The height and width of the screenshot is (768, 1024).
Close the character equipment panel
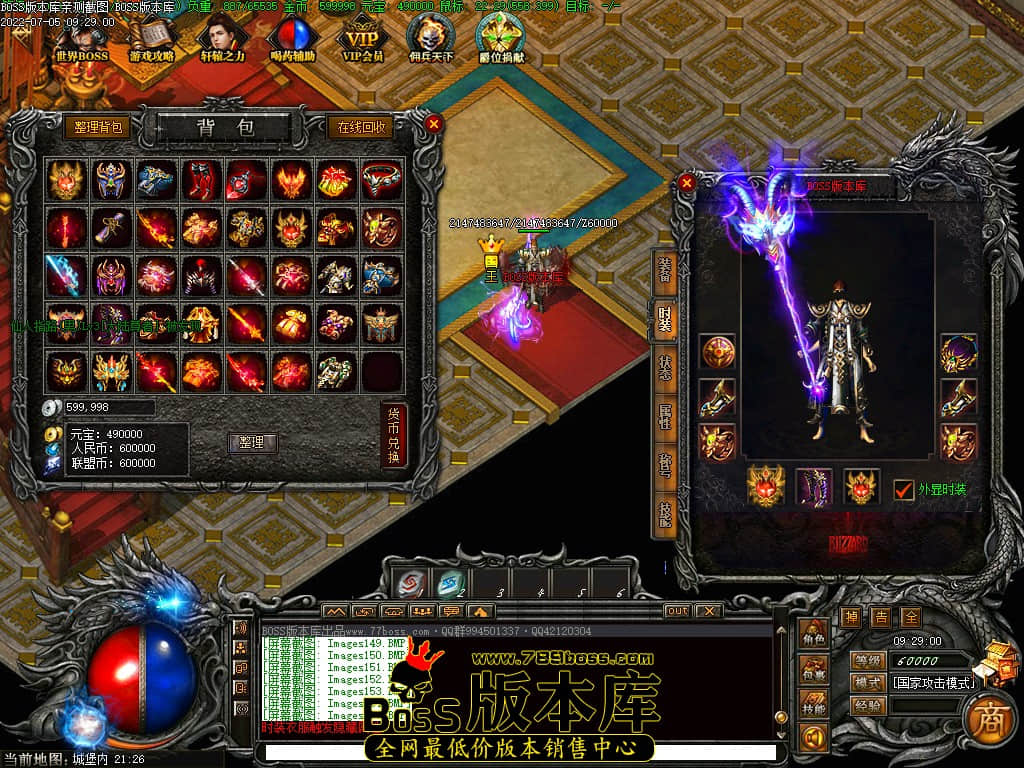pyautogui.click(x=686, y=183)
